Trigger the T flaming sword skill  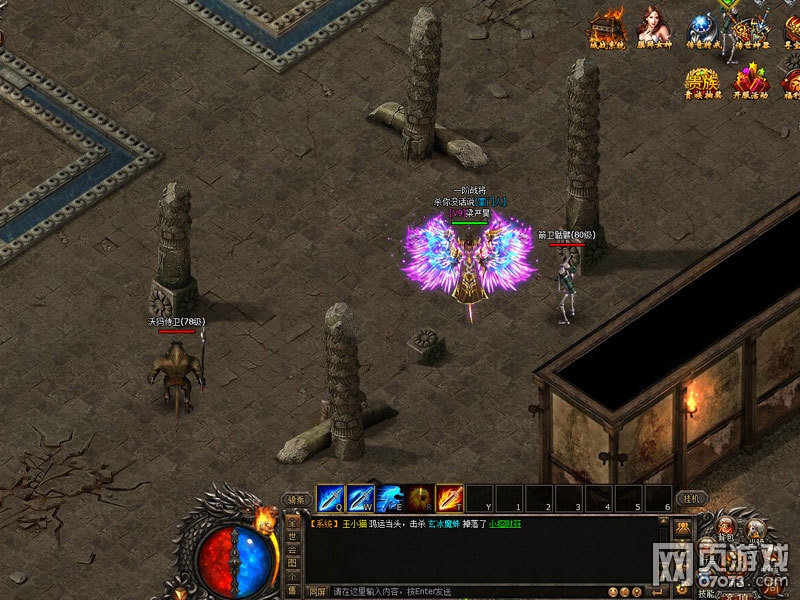(449, 497)
